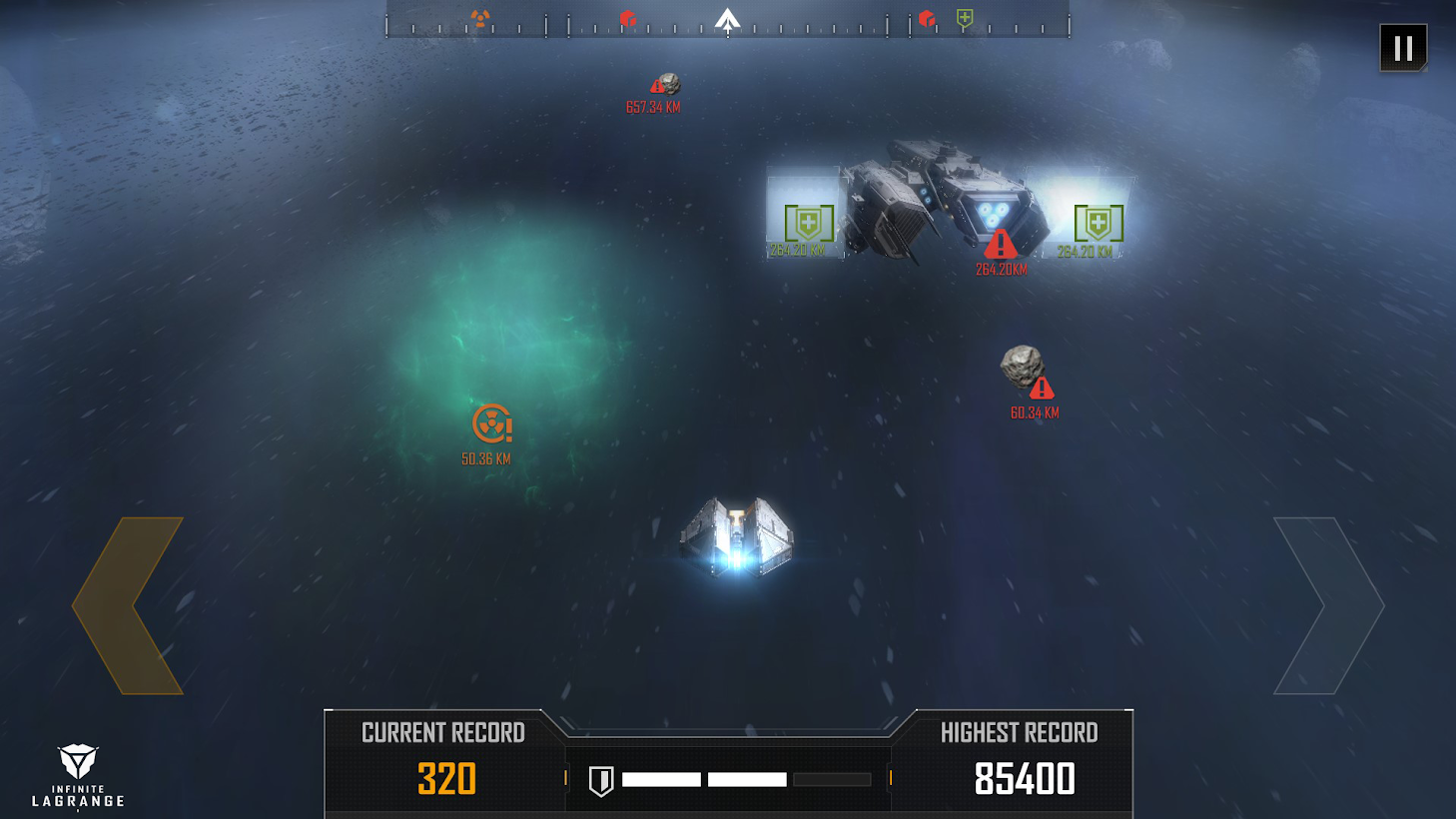Steer the ship with the left arrow
Image resolution: width=1456 pixels, height=819 pixels.
[x=128, y=605]
